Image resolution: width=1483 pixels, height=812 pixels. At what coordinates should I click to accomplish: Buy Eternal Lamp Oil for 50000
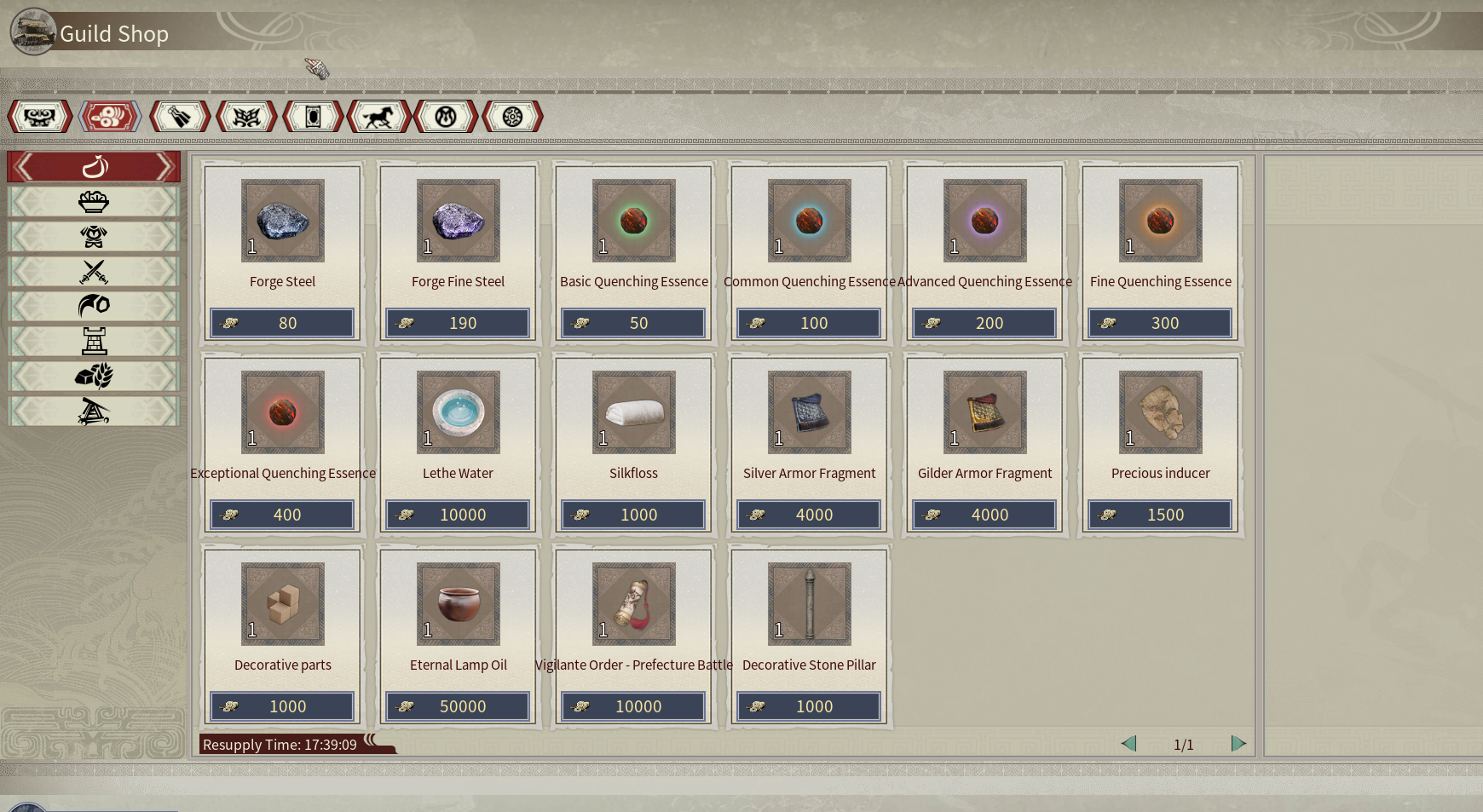point(458,706)
